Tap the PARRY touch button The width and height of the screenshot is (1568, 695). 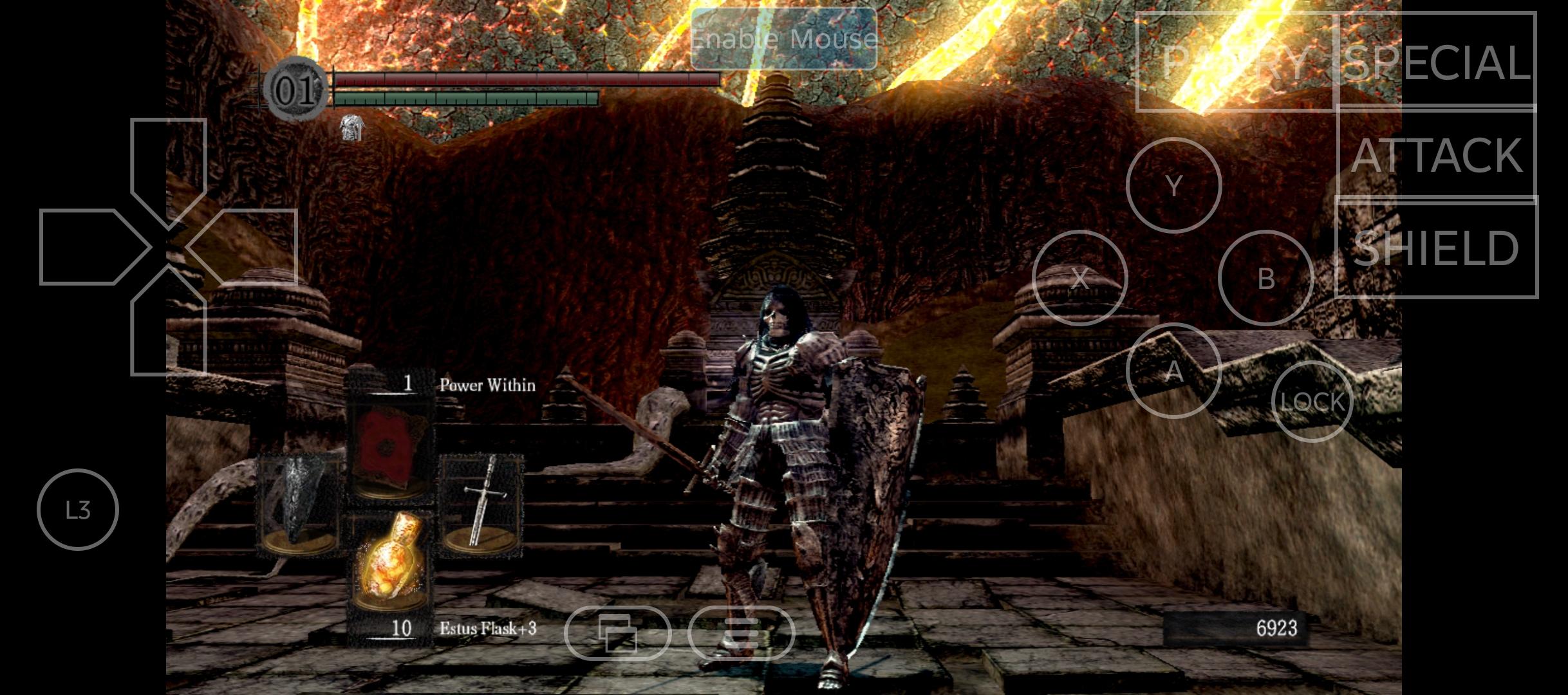point(1235,62)
